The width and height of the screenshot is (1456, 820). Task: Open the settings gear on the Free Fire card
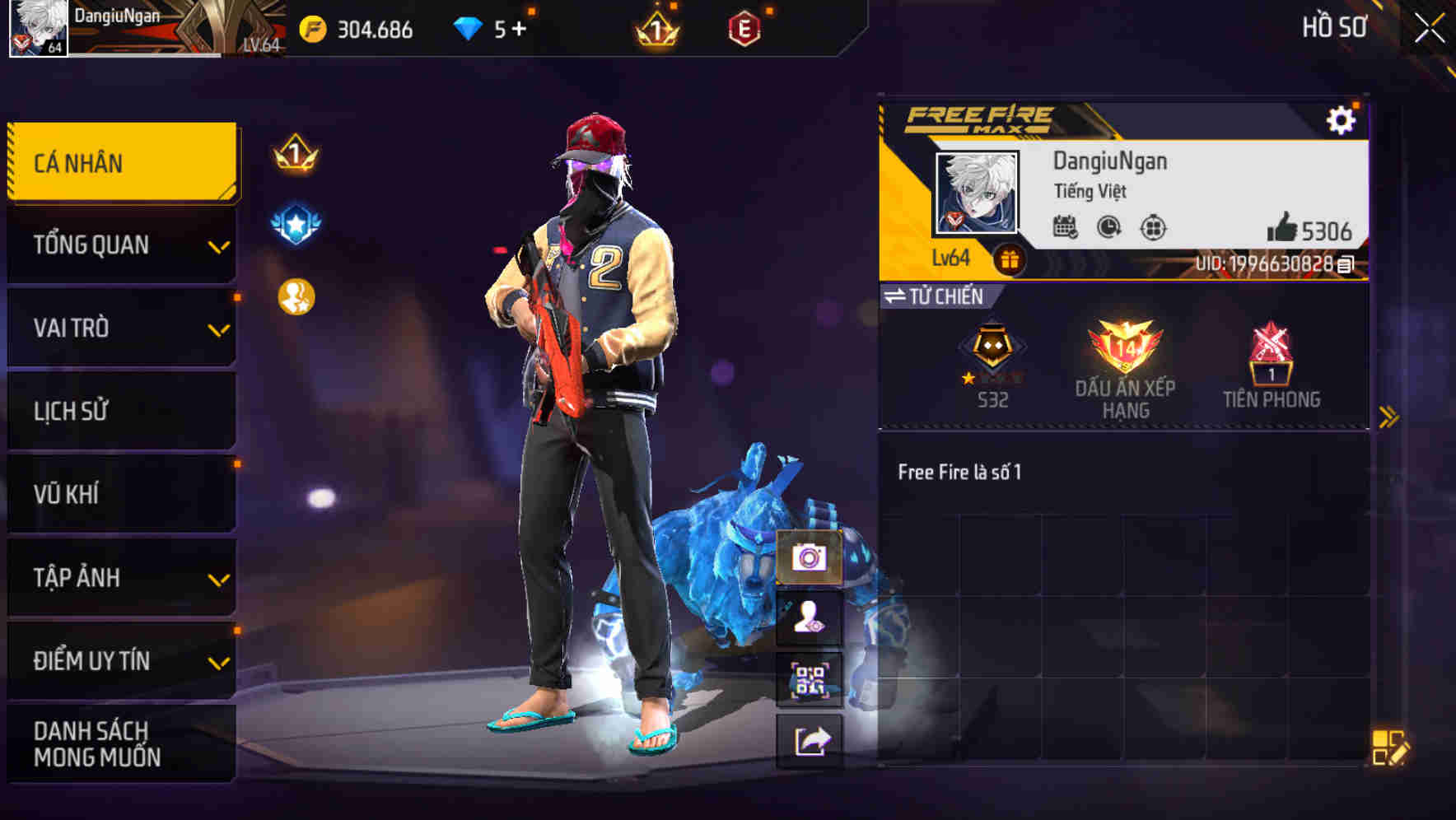point(1342,120)
